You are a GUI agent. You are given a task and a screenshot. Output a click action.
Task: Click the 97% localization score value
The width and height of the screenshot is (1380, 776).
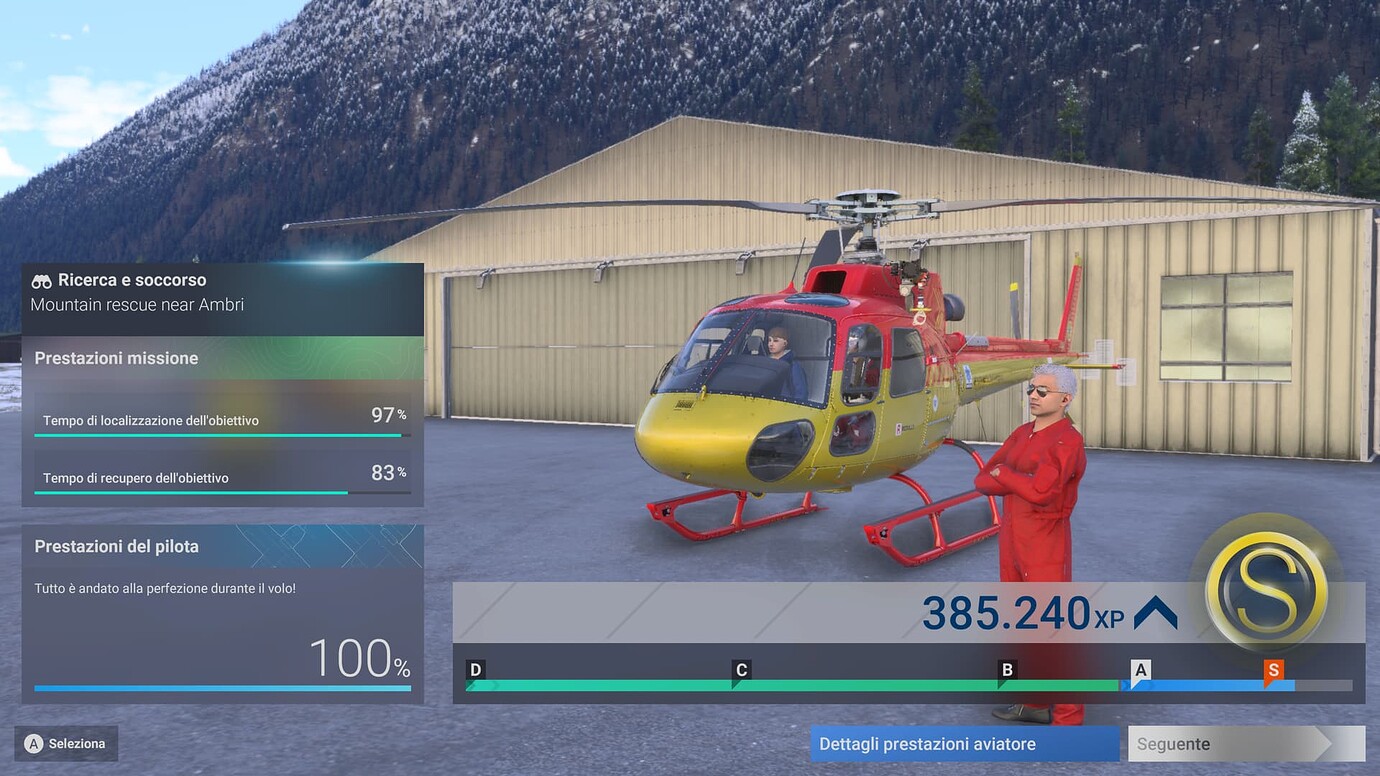tap(386, 414)
